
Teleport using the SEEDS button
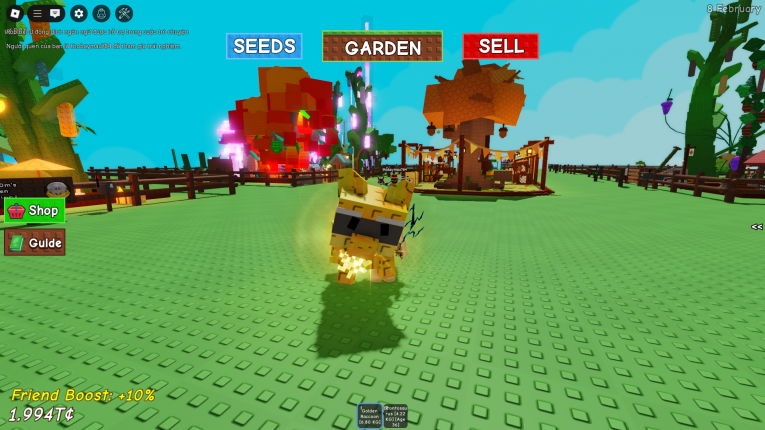[264, 46]
